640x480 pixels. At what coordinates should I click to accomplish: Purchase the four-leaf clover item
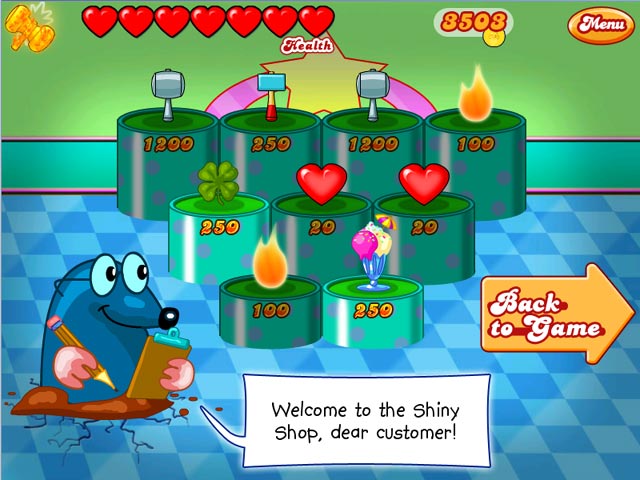pos(218,183)
